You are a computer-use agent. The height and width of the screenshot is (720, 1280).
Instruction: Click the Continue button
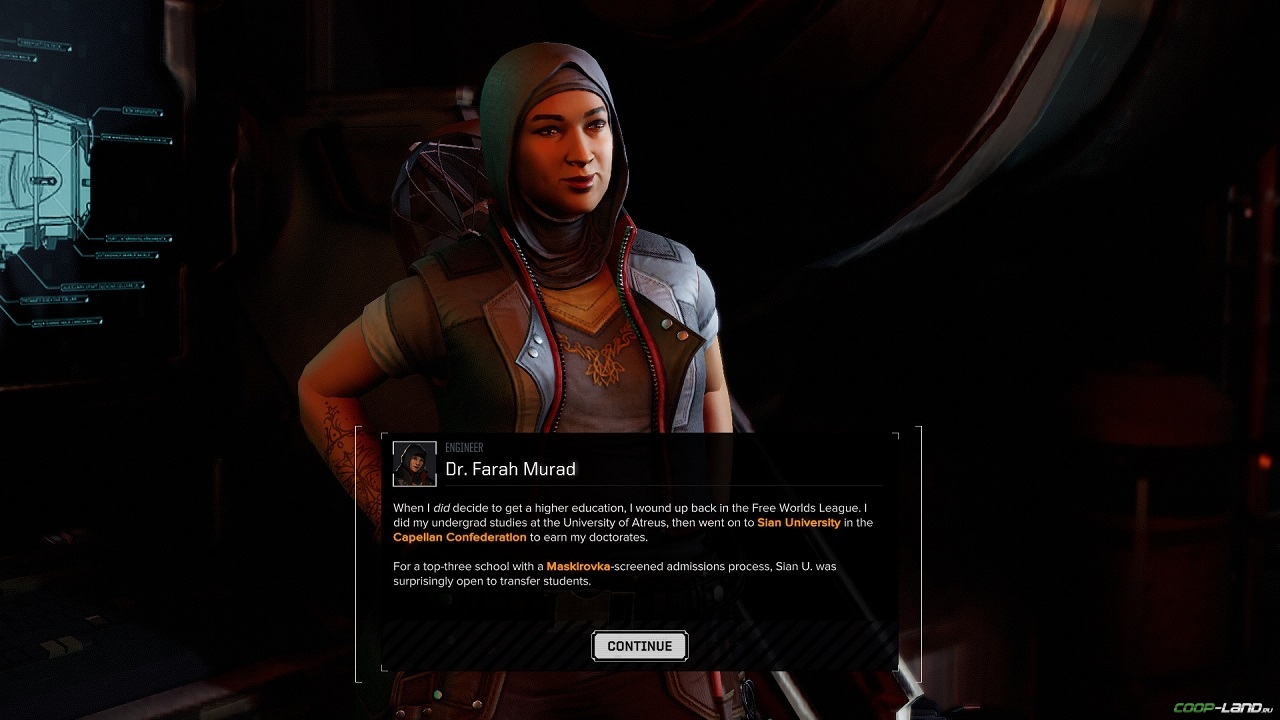point(639,646)
